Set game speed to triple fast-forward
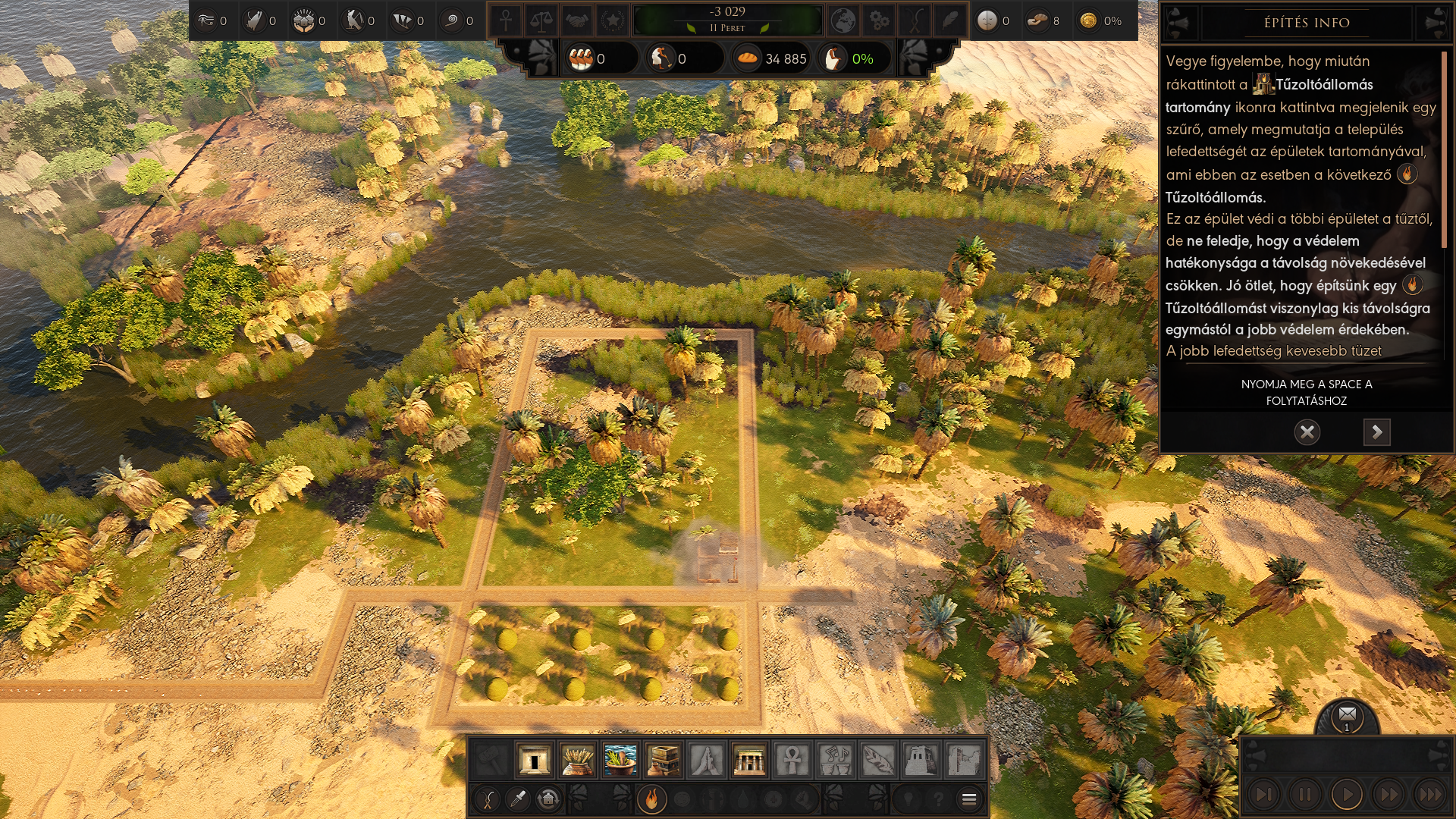 [x=1430, y=794]
